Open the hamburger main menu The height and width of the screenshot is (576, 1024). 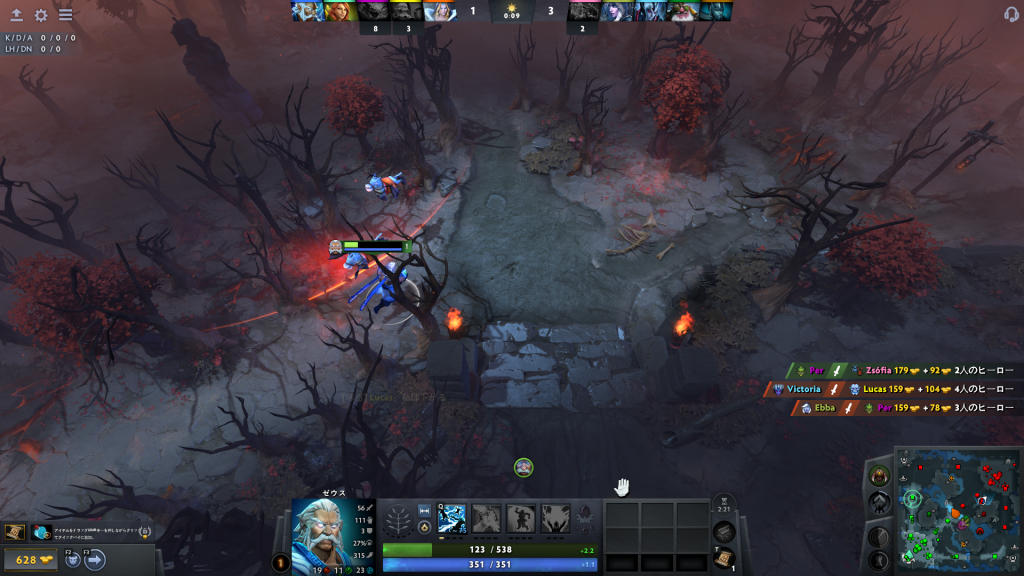pos(65,15)
